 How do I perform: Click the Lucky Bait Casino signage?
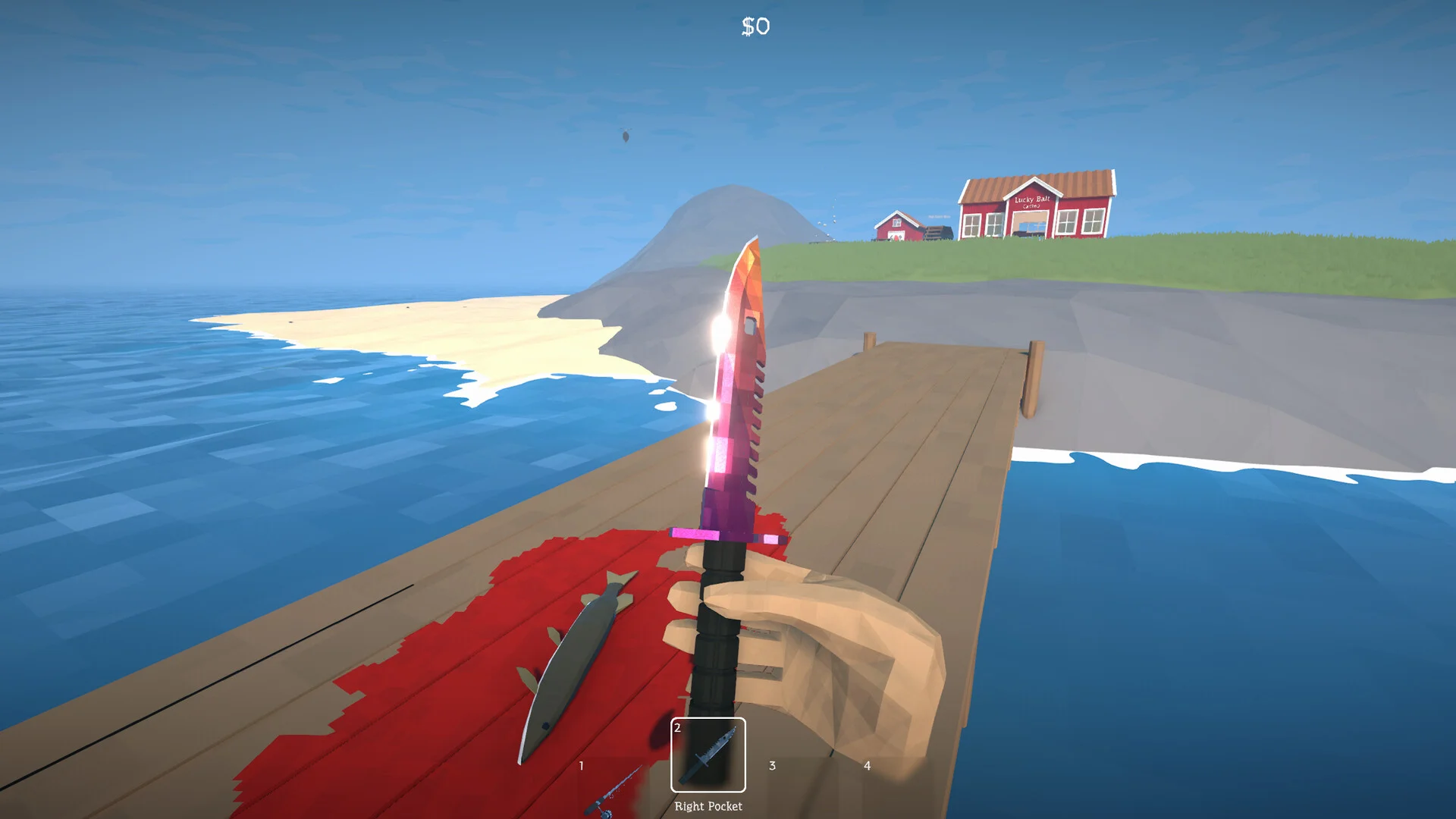click(x=1032, y=202)
